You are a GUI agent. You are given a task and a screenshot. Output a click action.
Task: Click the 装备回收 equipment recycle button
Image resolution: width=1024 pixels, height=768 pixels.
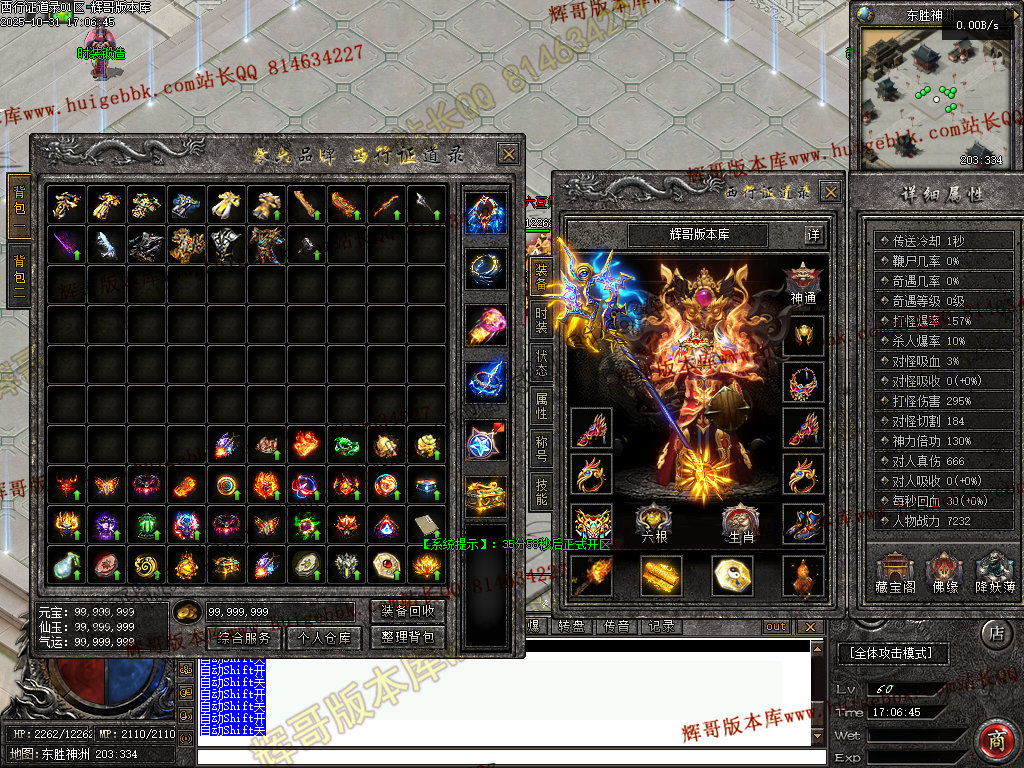407,611
